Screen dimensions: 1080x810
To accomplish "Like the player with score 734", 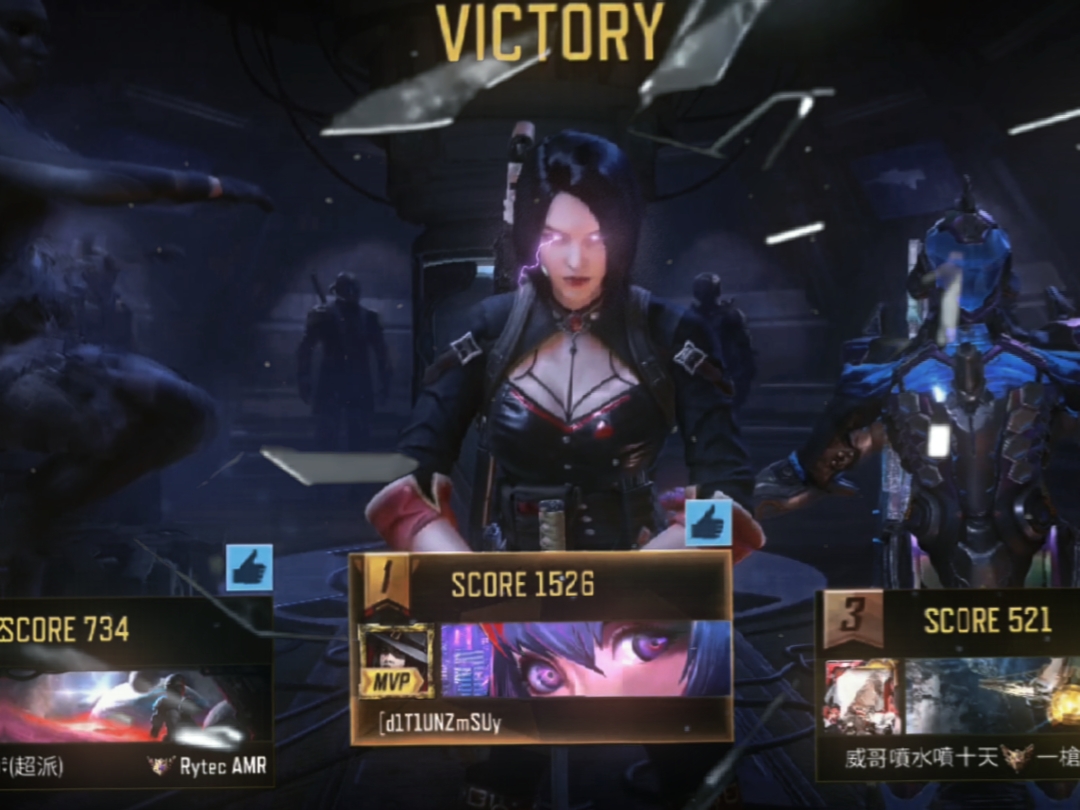I will click(249, 567).
